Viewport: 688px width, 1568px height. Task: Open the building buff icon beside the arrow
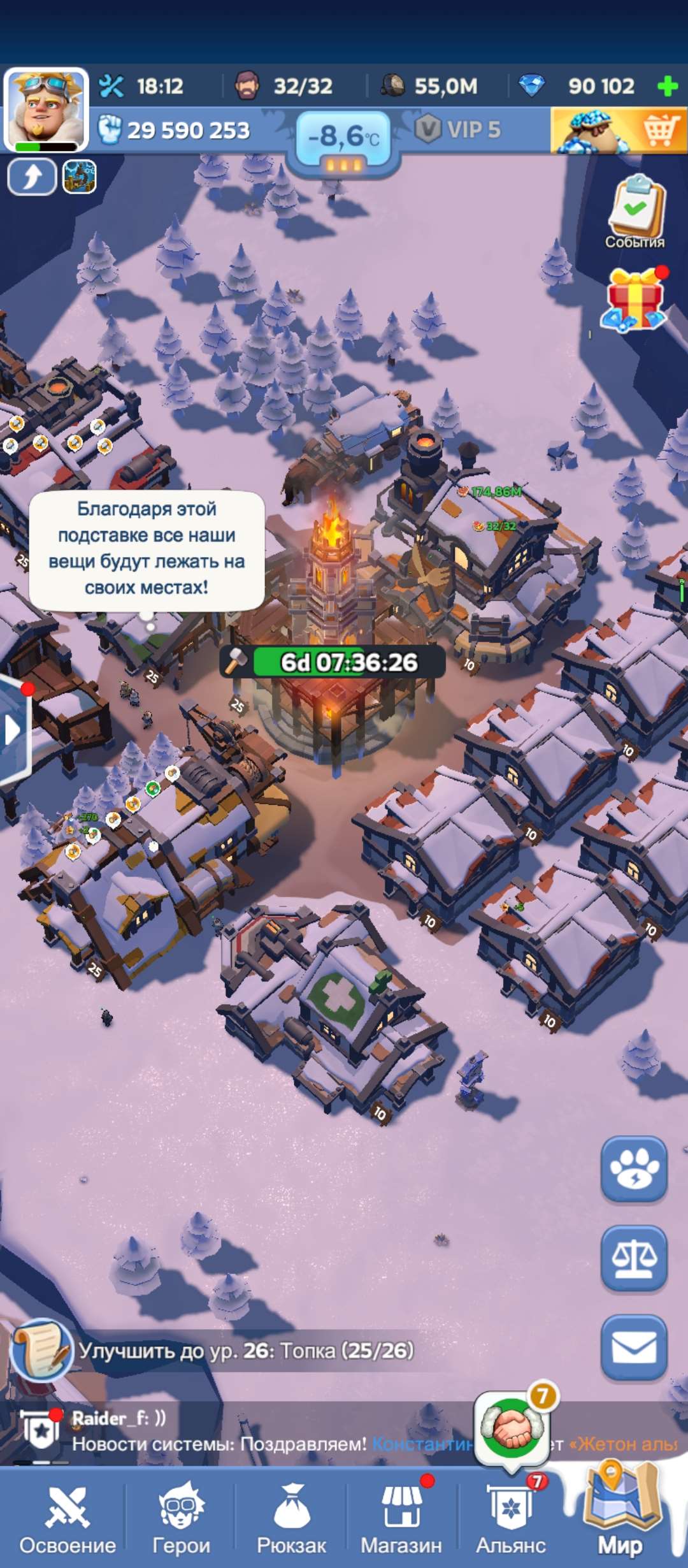[x=80, y=177]
